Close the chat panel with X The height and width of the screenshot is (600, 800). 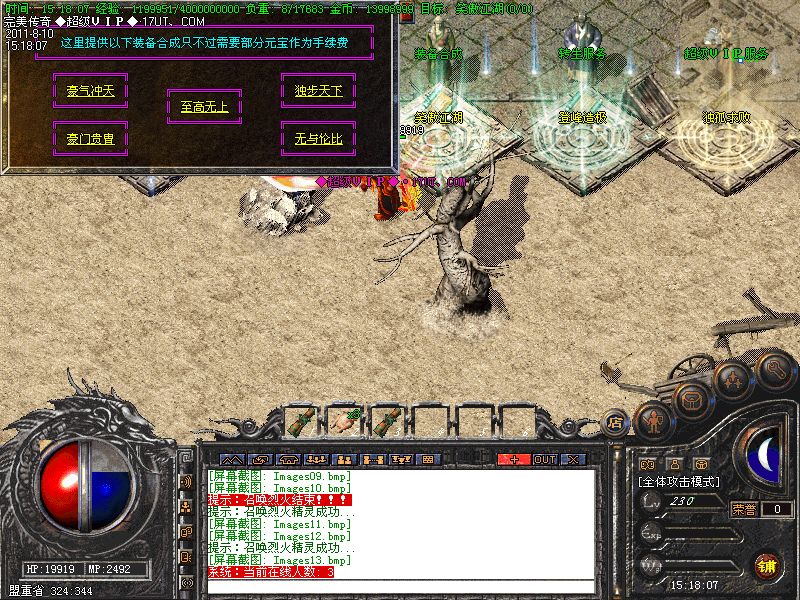pyautogui.click(x=573, y=459)
